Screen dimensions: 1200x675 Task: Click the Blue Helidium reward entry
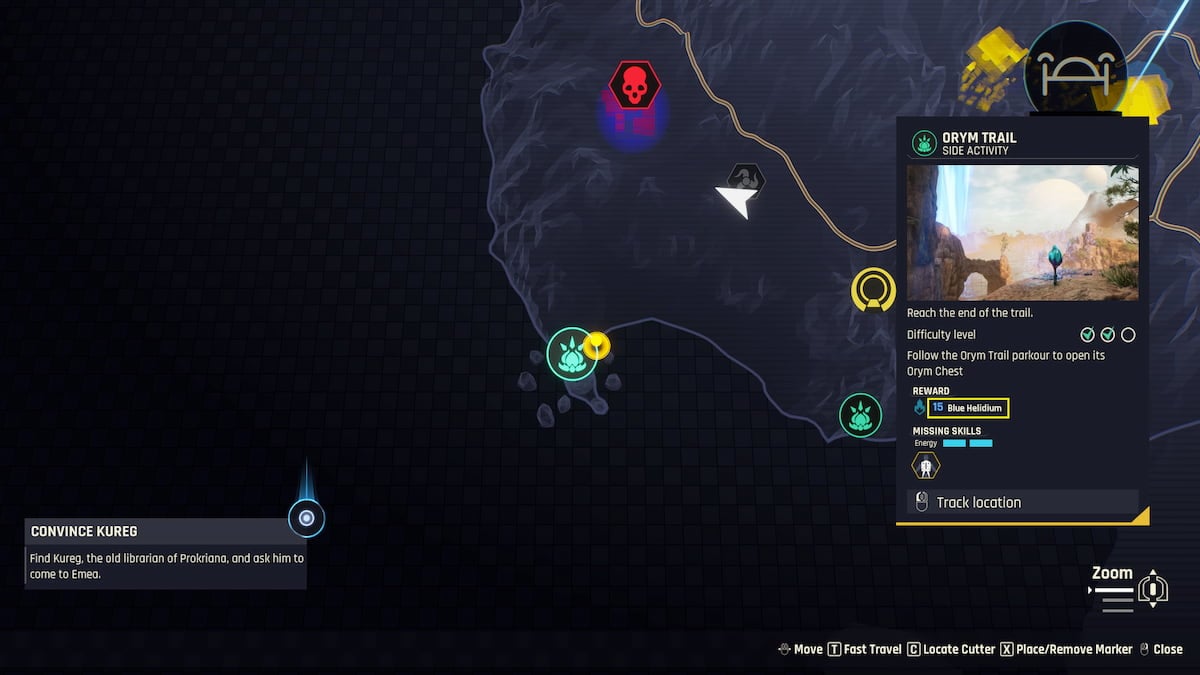coord(967,408)
